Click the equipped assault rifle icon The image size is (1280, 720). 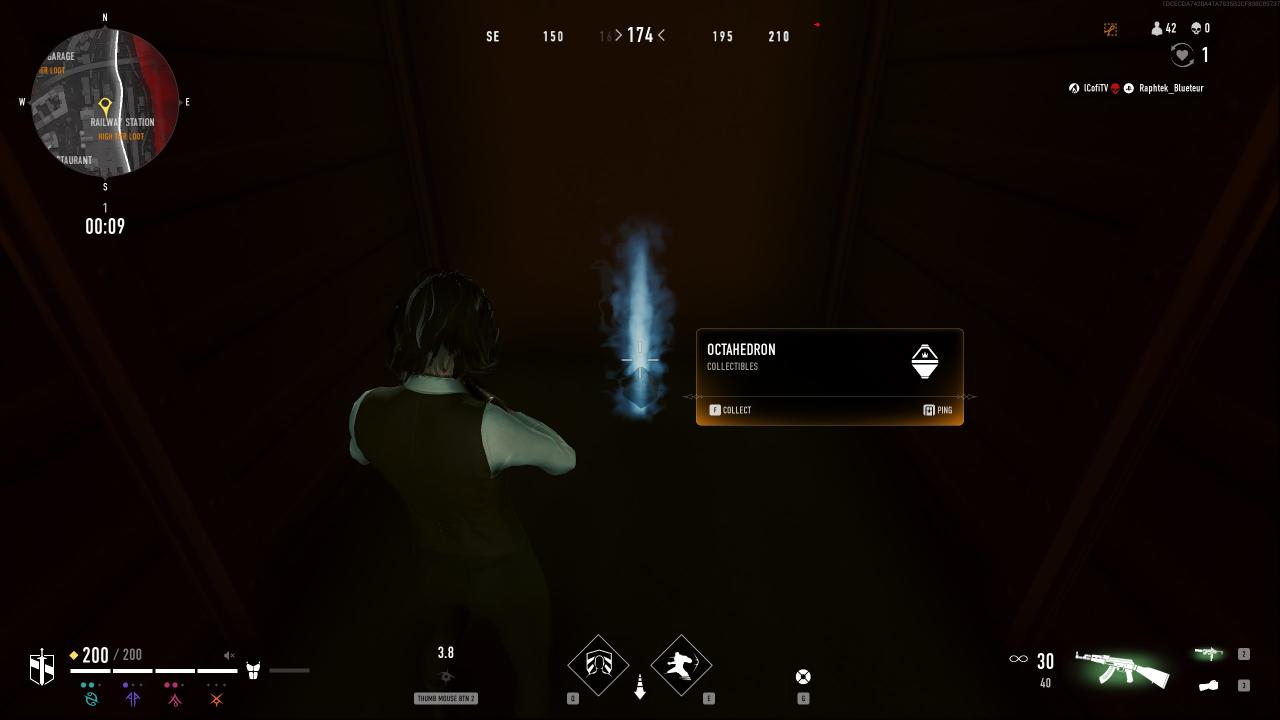[1122, 667]
